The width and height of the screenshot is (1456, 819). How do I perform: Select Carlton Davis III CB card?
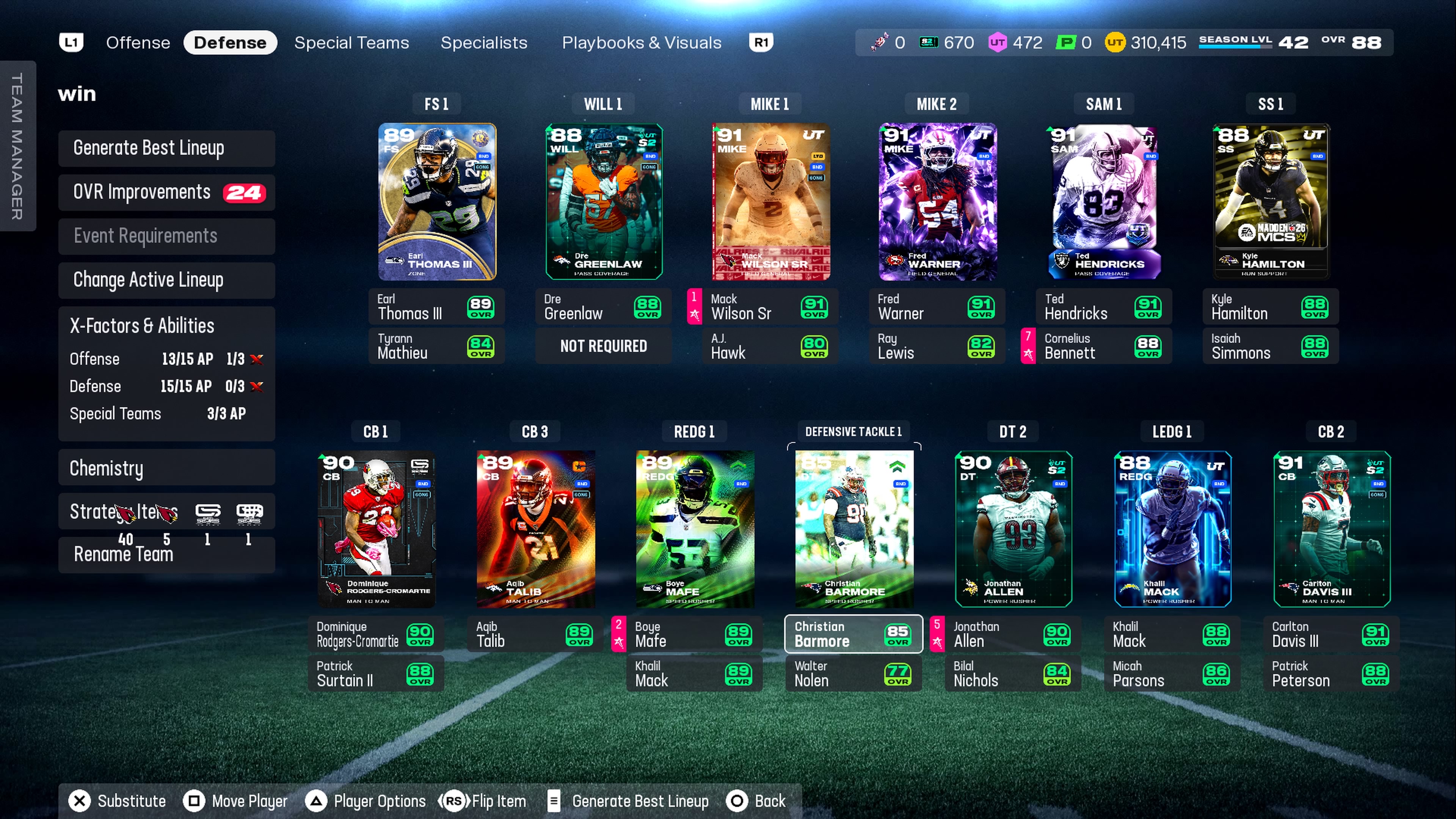pyautogui.click(x=1331, y=529)
